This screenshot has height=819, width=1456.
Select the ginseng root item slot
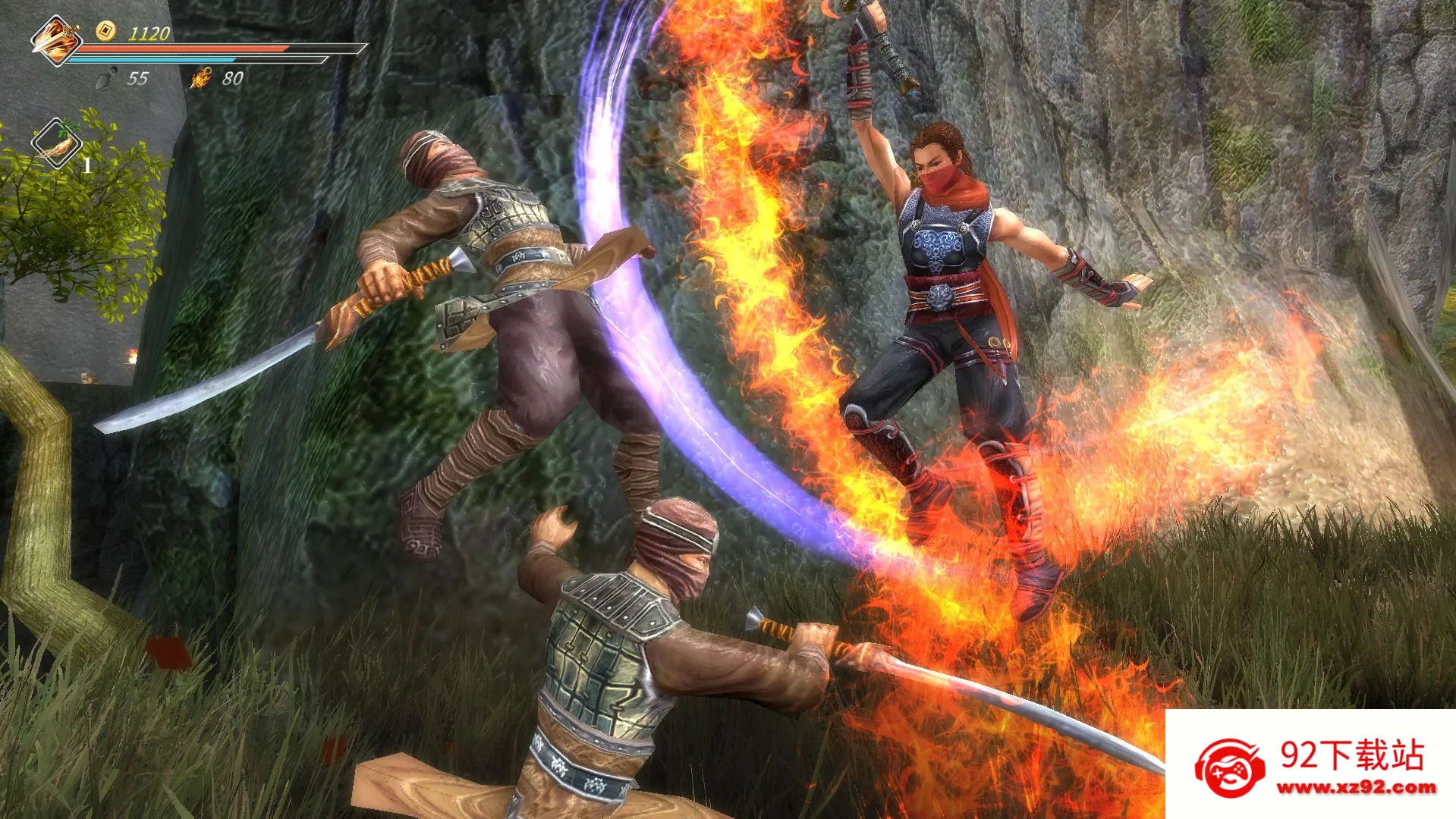57,143
